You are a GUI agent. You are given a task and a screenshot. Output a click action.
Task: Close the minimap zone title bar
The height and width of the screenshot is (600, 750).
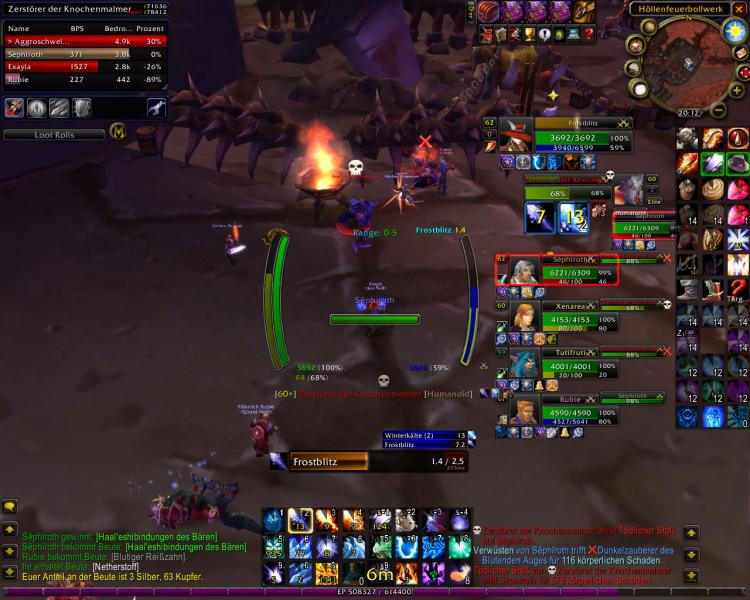pos(738,9)
